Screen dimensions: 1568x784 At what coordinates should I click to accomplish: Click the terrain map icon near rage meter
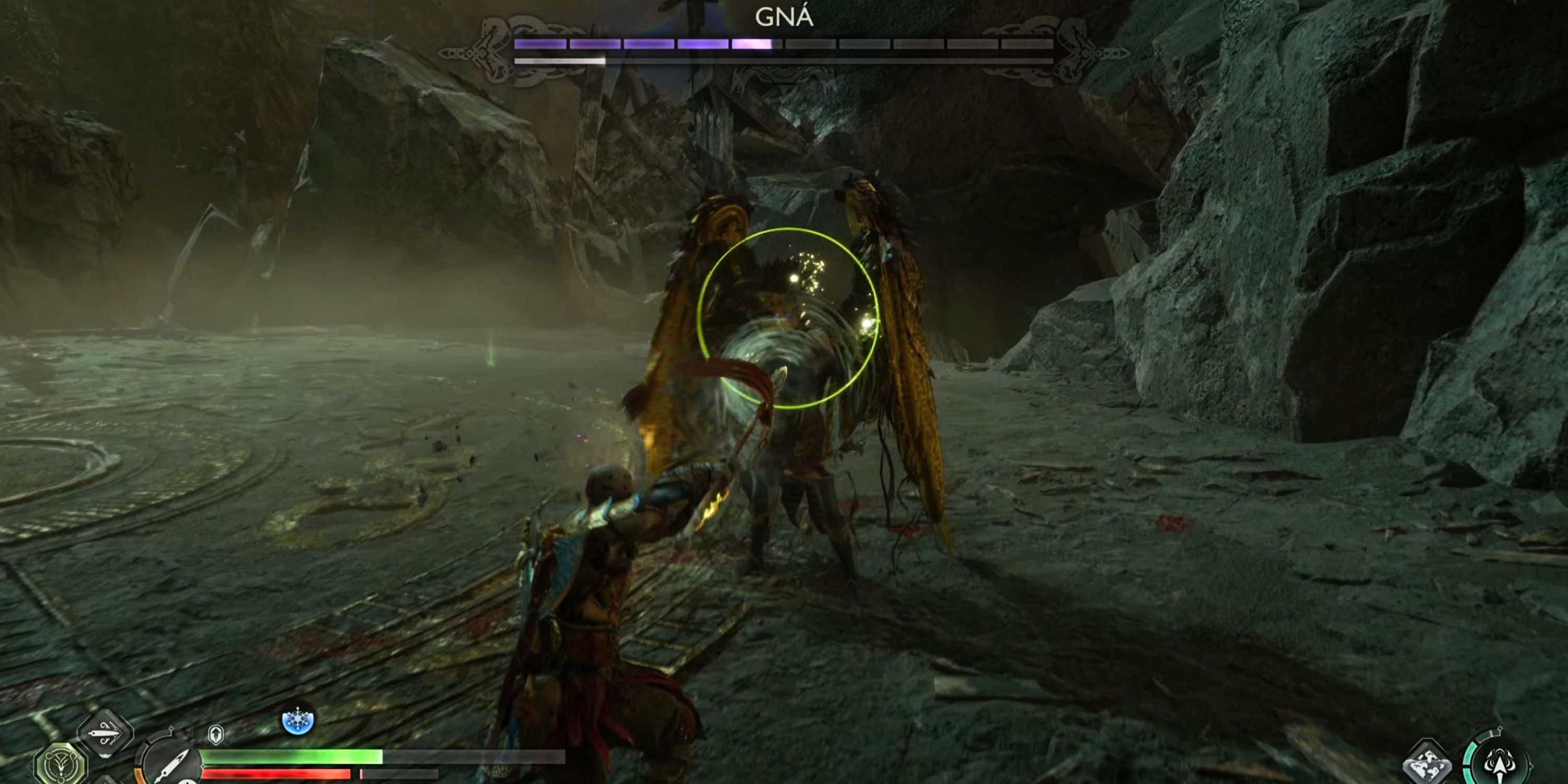(x=1427, y=764)
